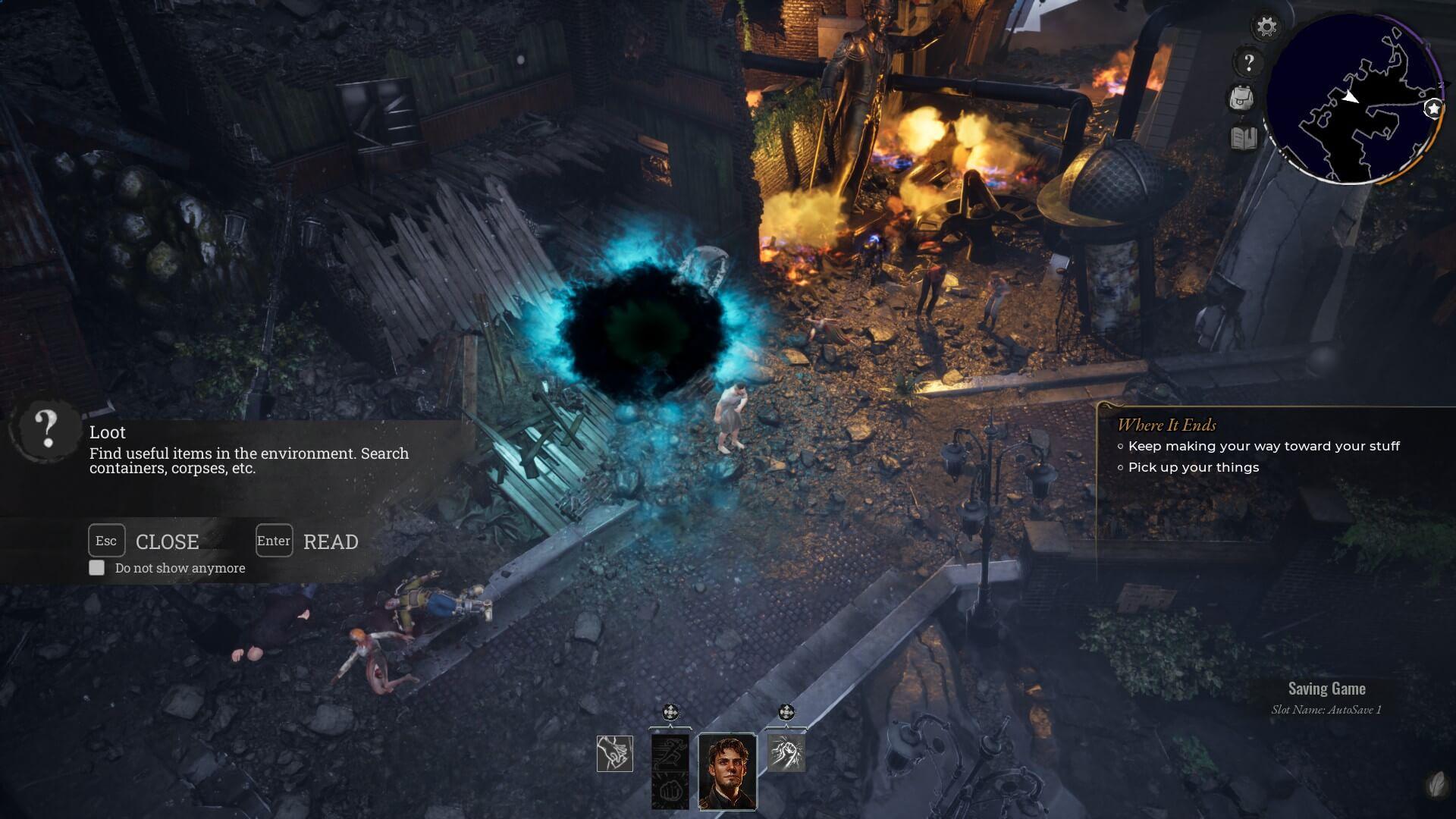Open the backpack inventory
The height and width of the screenshot is (819, 1456).
pyautogui.click(x=1241, y=99)
